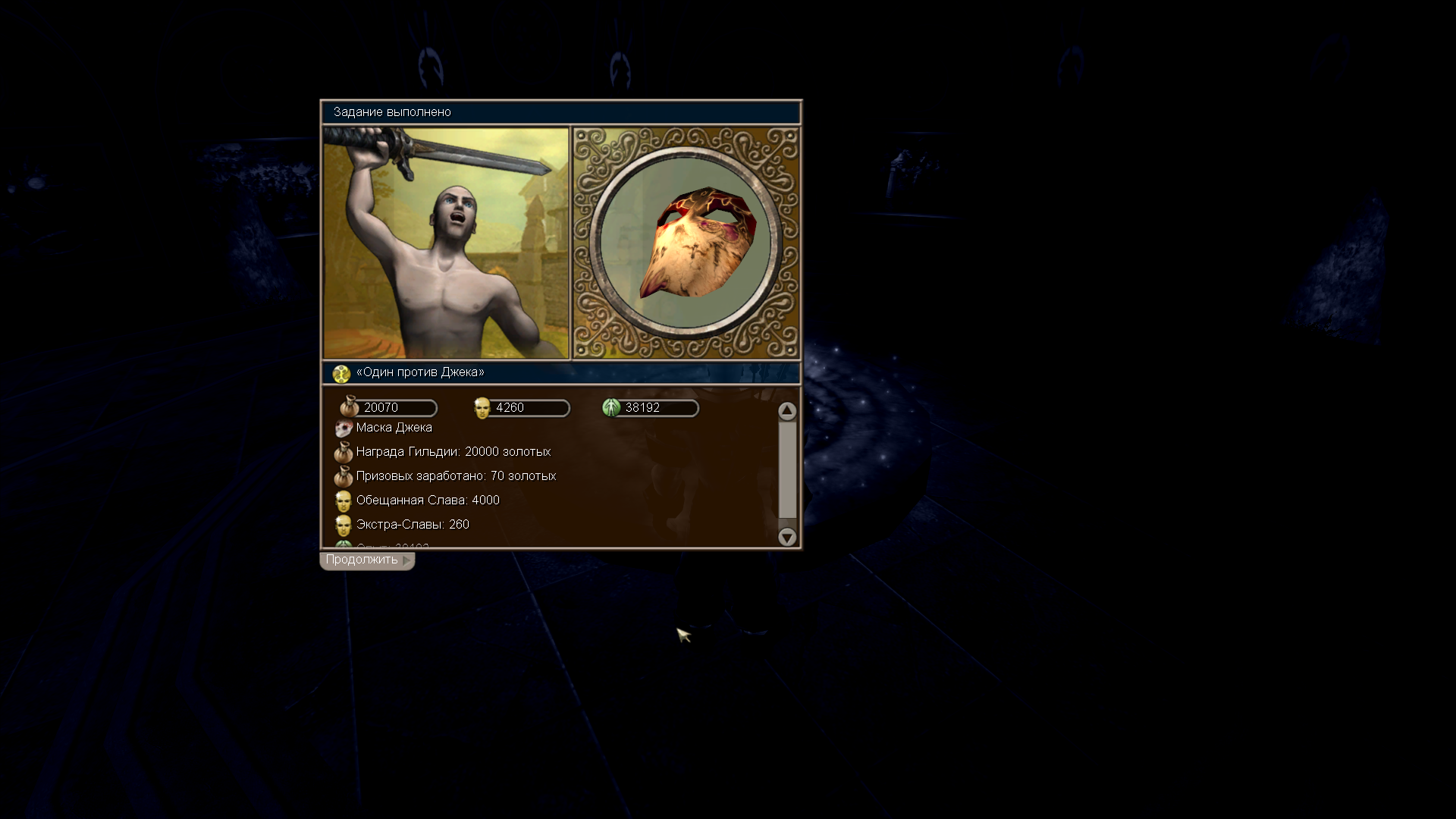Select the Призовых заработано 70 золотых row
Screen dimensions: 1456x819
coord(455,476)
